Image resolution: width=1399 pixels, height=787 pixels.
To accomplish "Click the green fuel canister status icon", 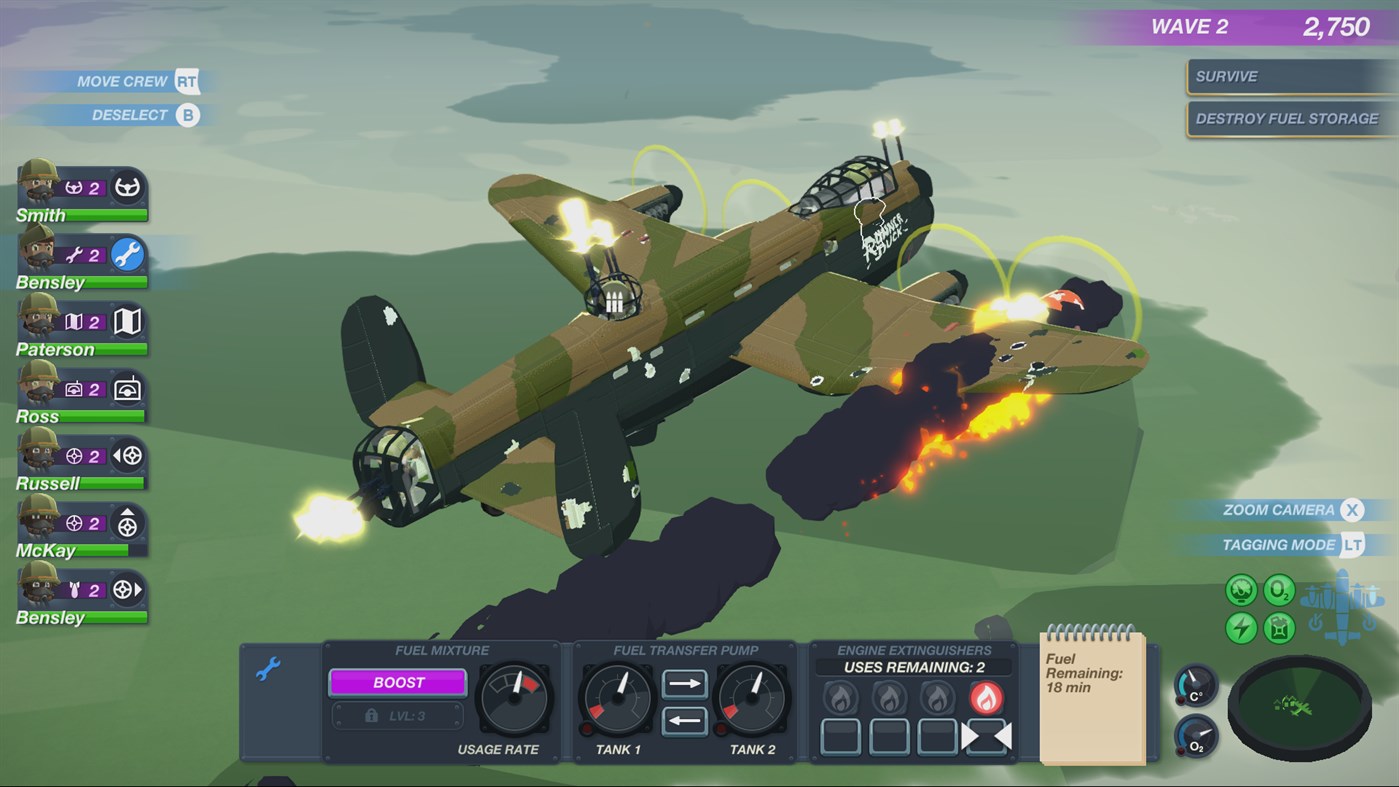I will [x=1281, y=627].
